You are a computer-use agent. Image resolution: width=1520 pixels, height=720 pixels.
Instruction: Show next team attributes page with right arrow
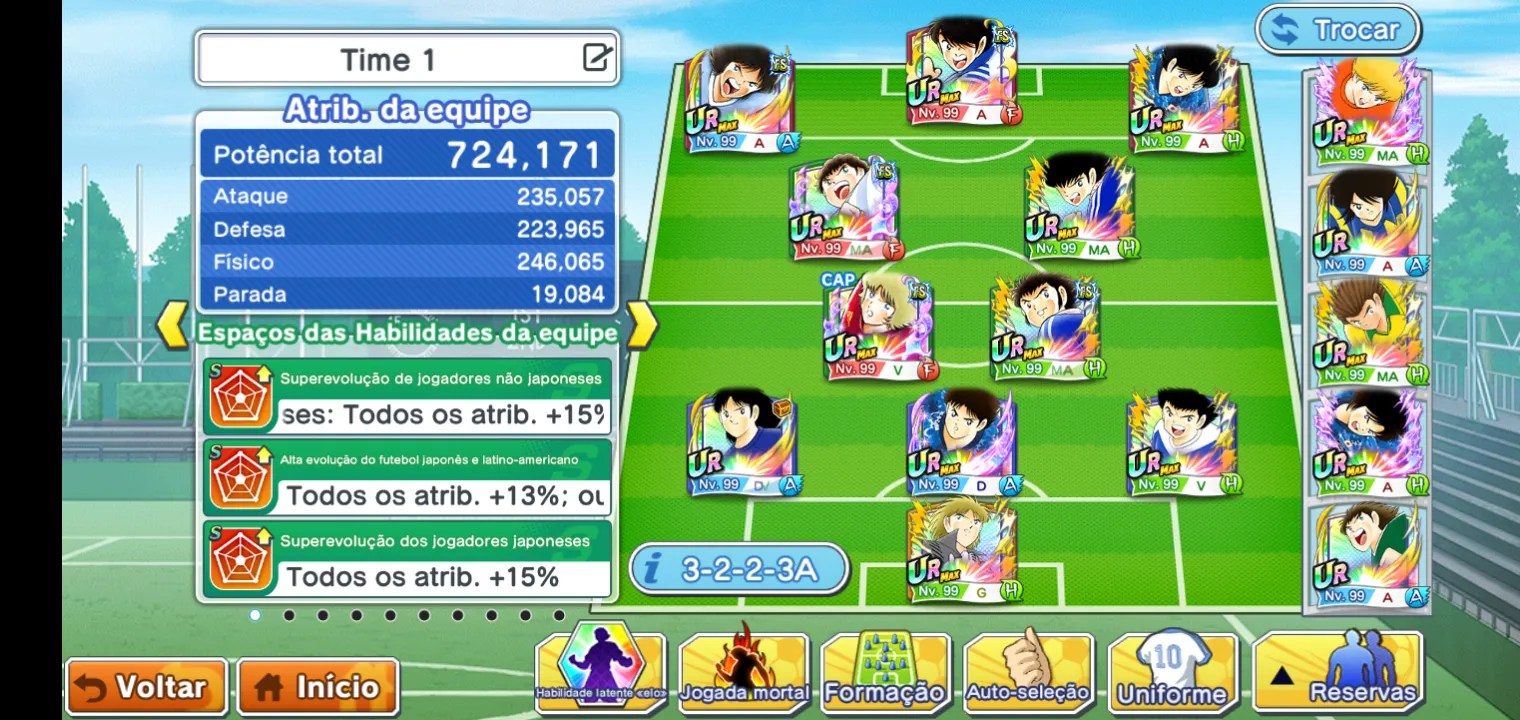642,325
